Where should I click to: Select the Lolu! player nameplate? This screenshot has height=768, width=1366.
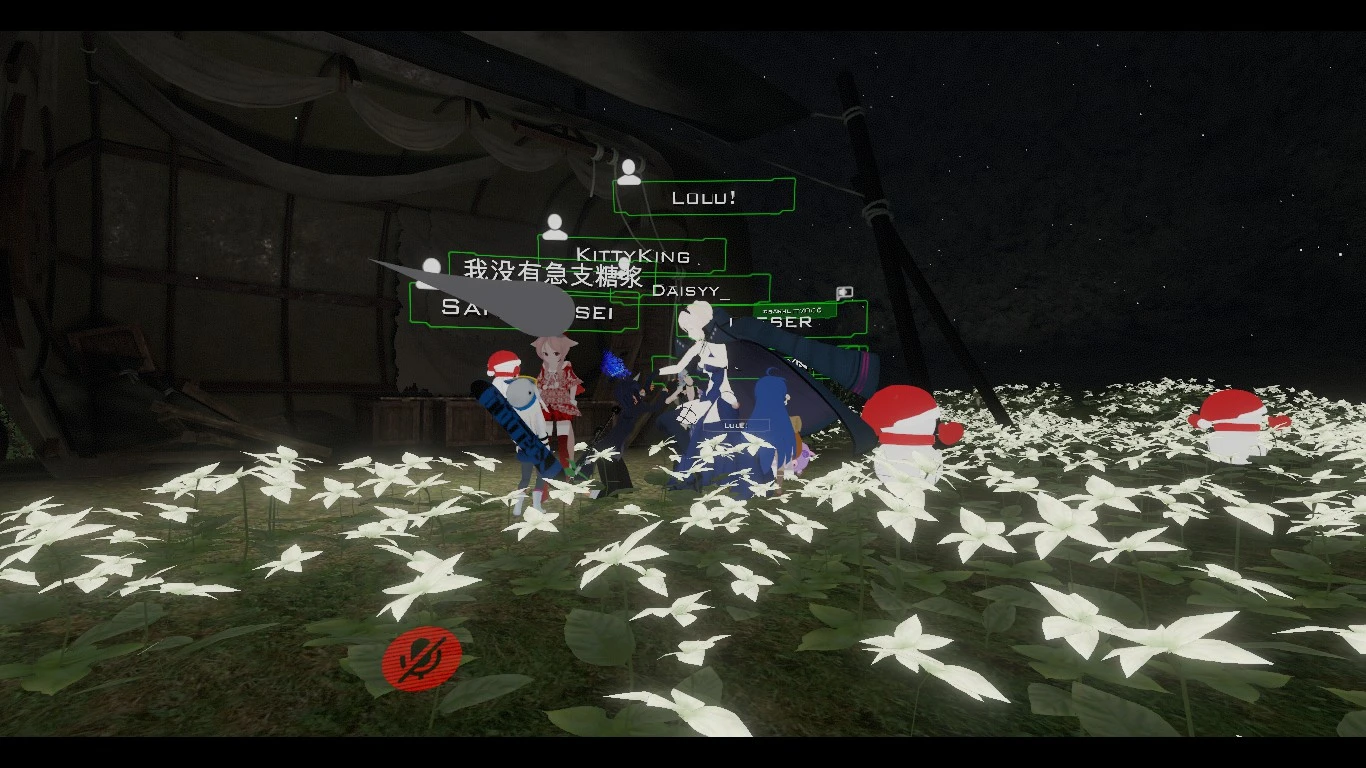click(x=704, y=197)
